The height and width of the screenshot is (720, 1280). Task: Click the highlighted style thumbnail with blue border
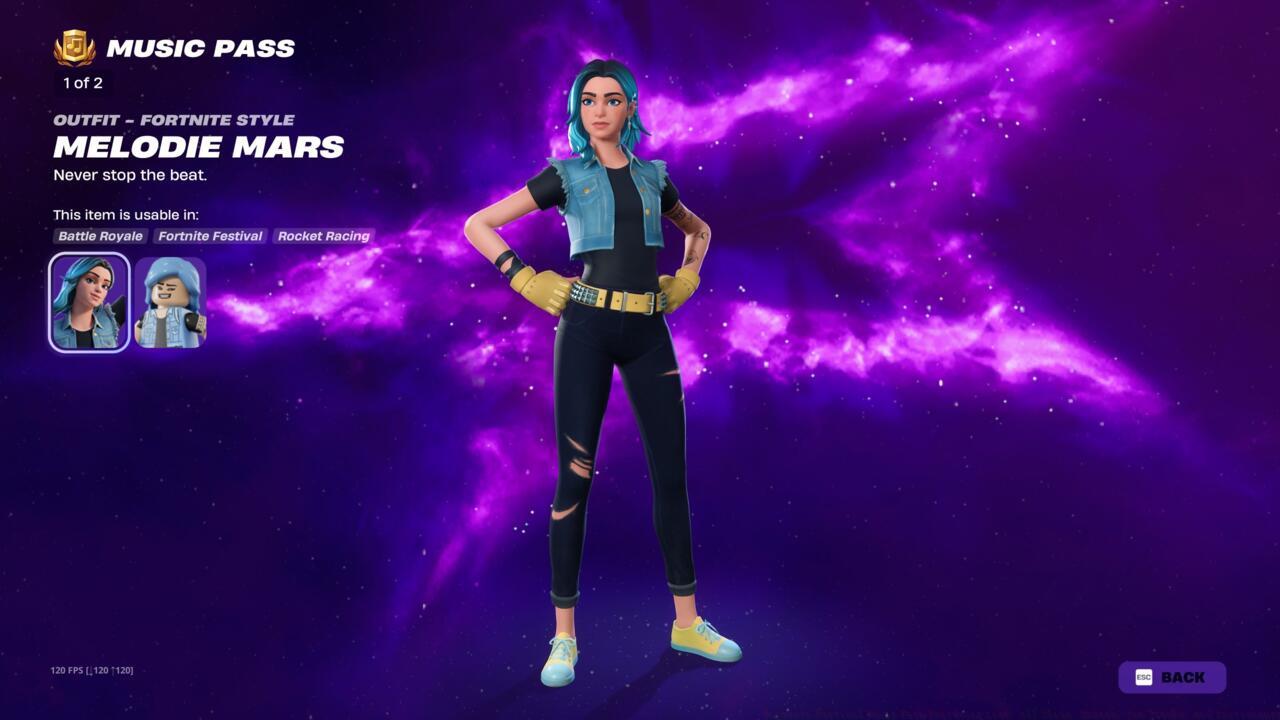pos(88,303)
